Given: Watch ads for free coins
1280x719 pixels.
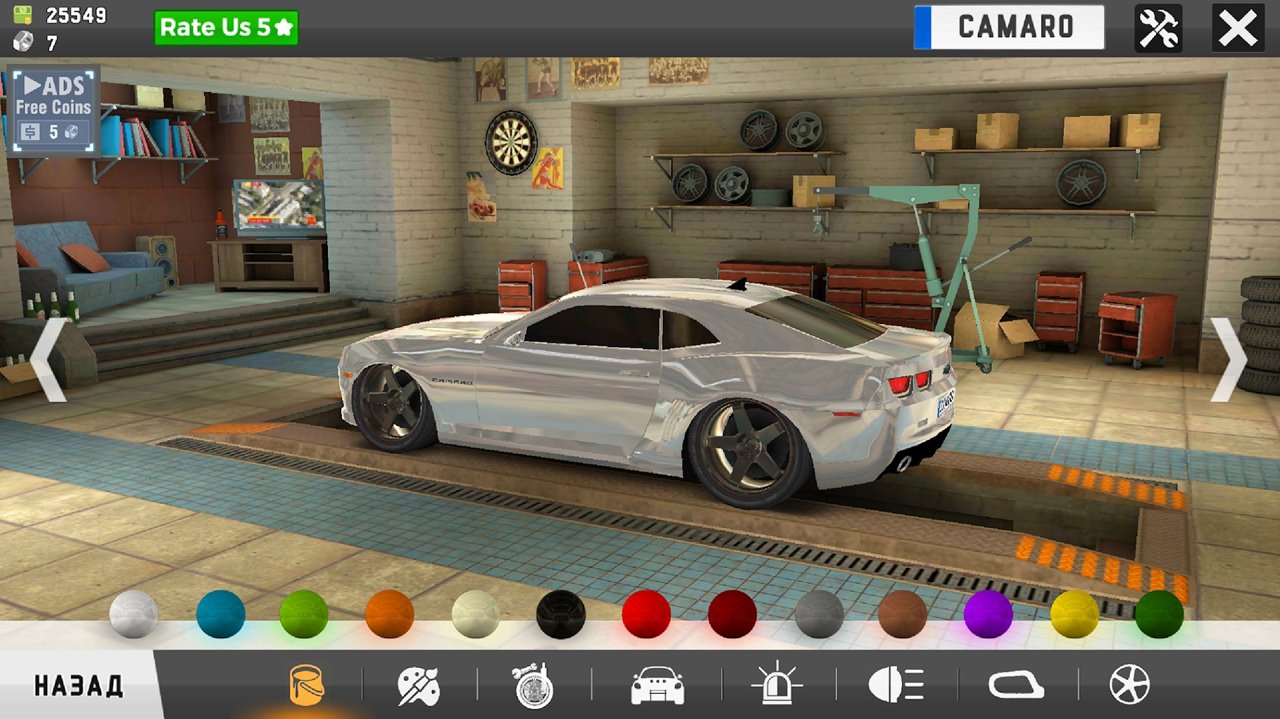Looking at the screenshot, I should [x=54, y=109].
